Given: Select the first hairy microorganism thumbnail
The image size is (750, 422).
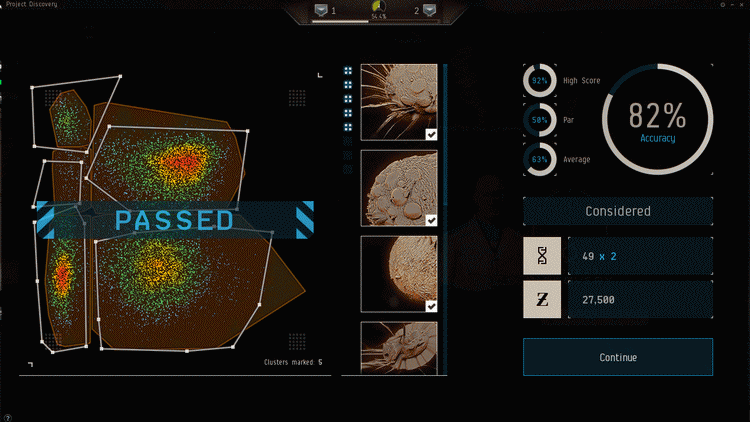Looking at the screenshot, I should (x=398, y=102).
